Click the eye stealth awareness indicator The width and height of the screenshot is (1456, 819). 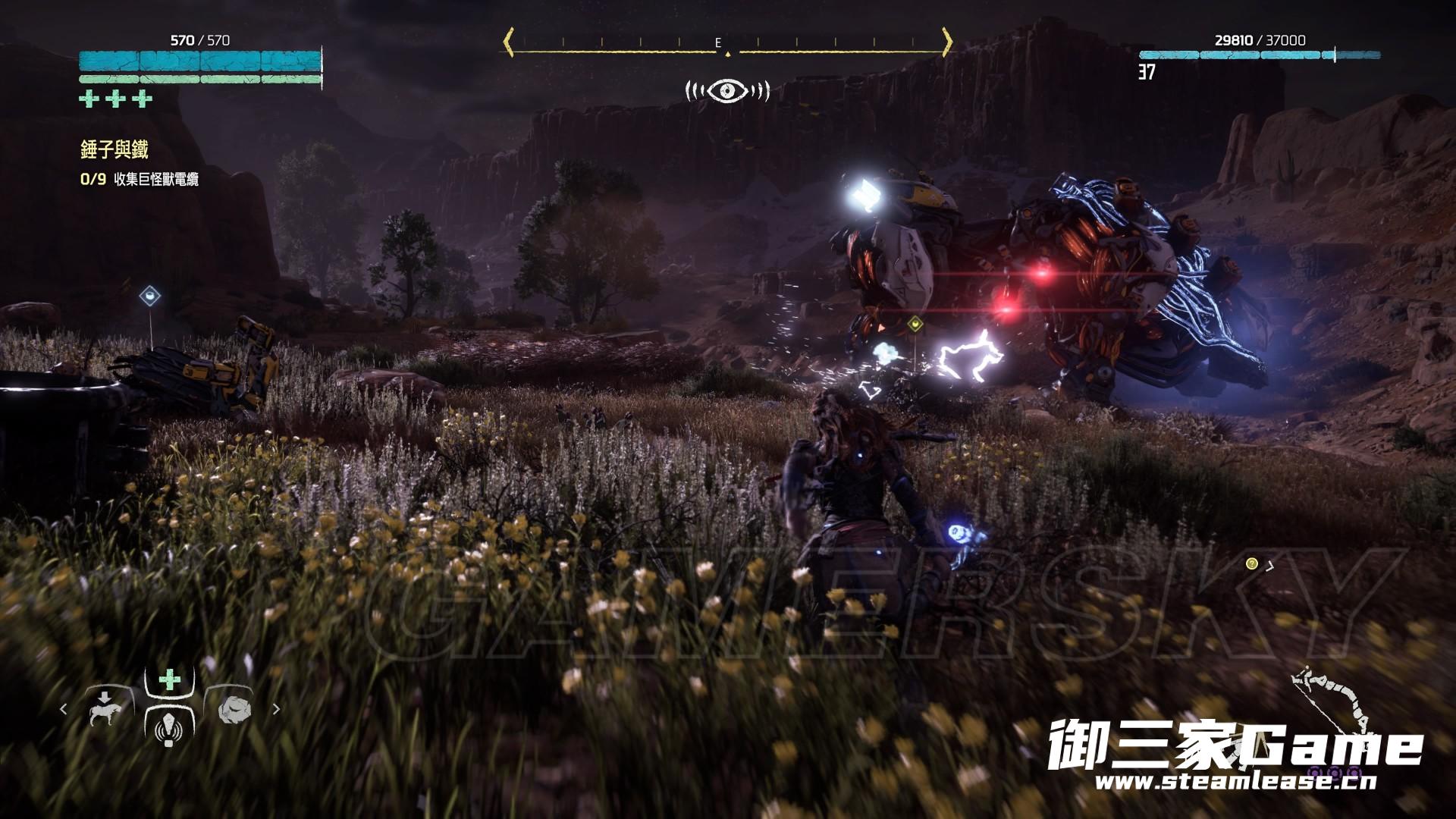(x=727, y=91)
